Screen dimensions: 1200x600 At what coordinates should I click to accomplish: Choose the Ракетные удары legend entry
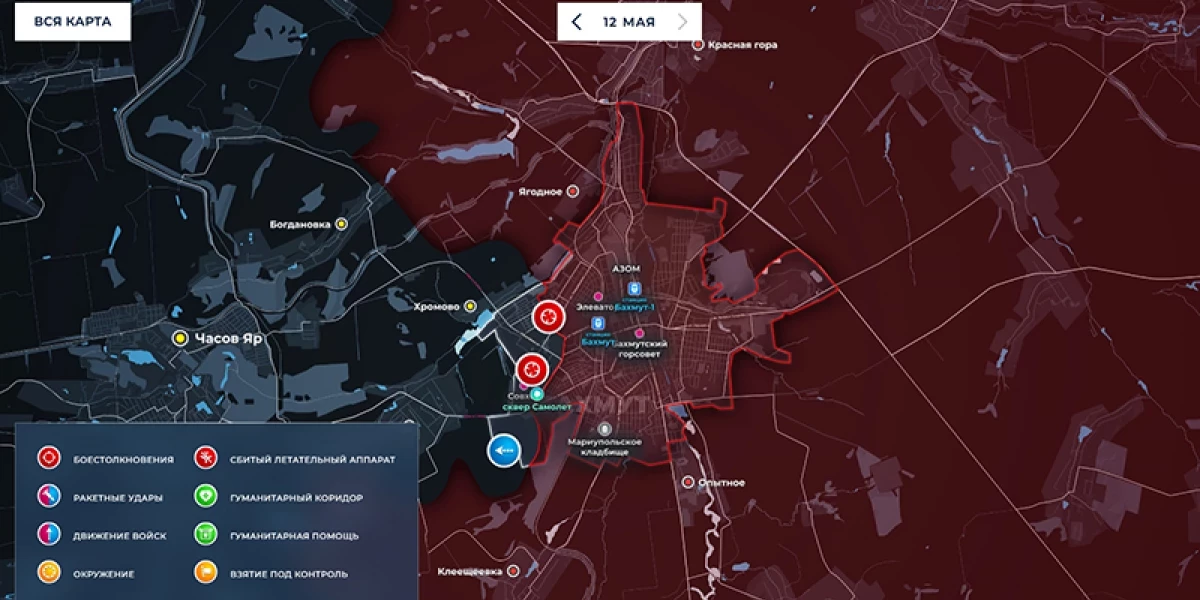click(50, 497)
